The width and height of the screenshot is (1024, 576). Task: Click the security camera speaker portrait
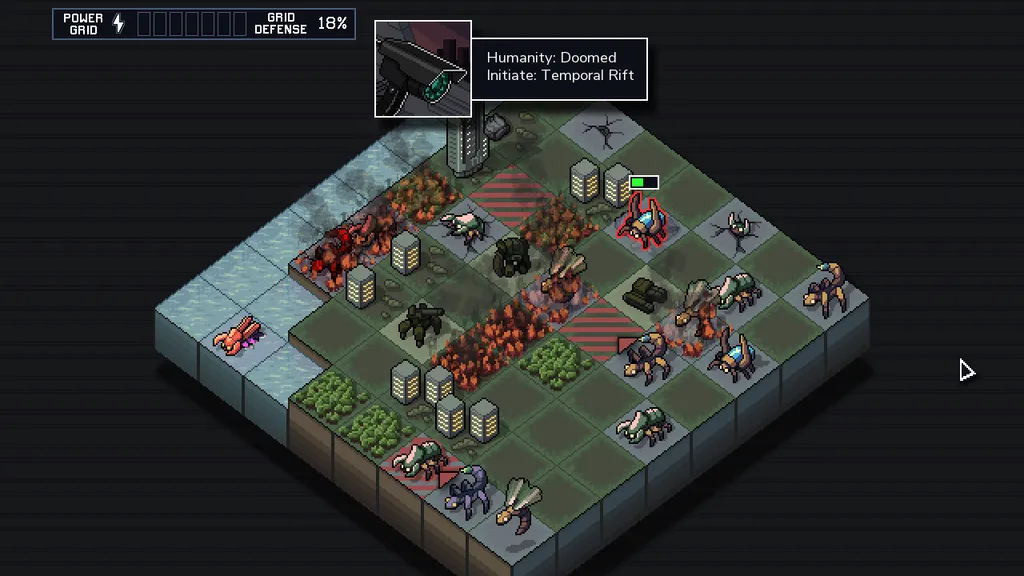(x=423, y=68)
